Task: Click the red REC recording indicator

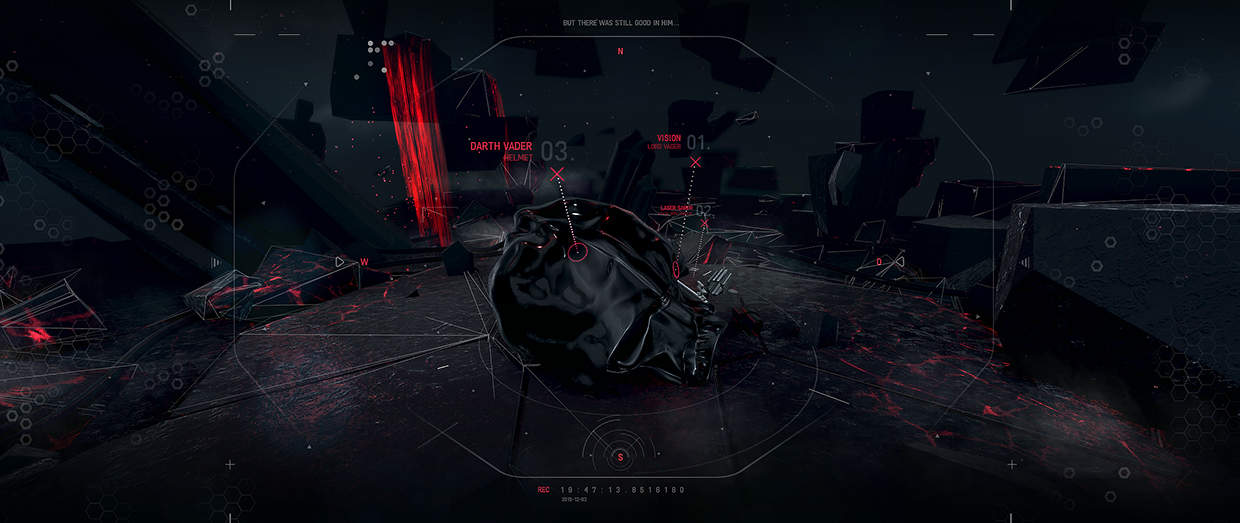Action: click(543, 490)
